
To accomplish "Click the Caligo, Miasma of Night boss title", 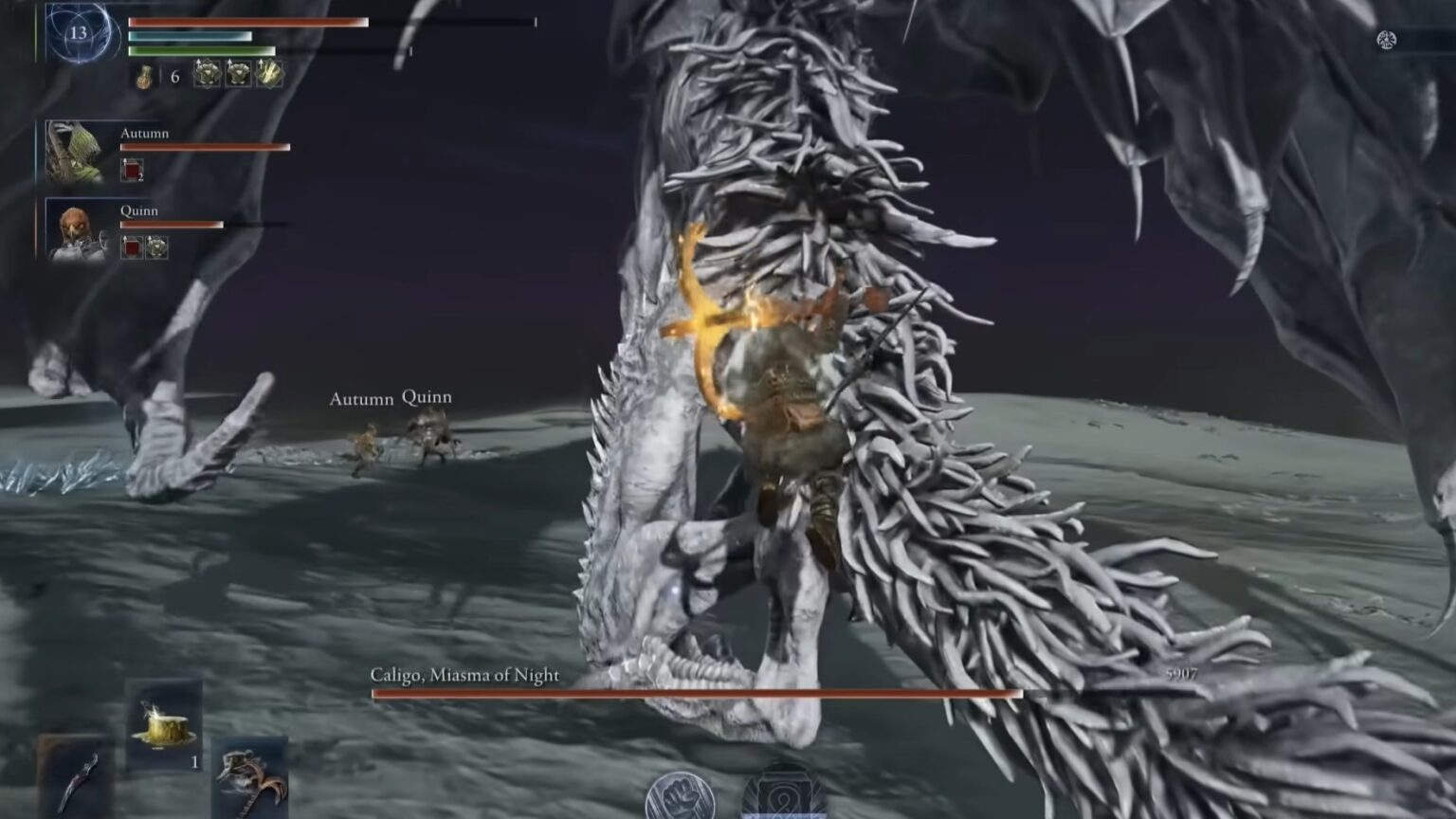I will tap(464, 673).
